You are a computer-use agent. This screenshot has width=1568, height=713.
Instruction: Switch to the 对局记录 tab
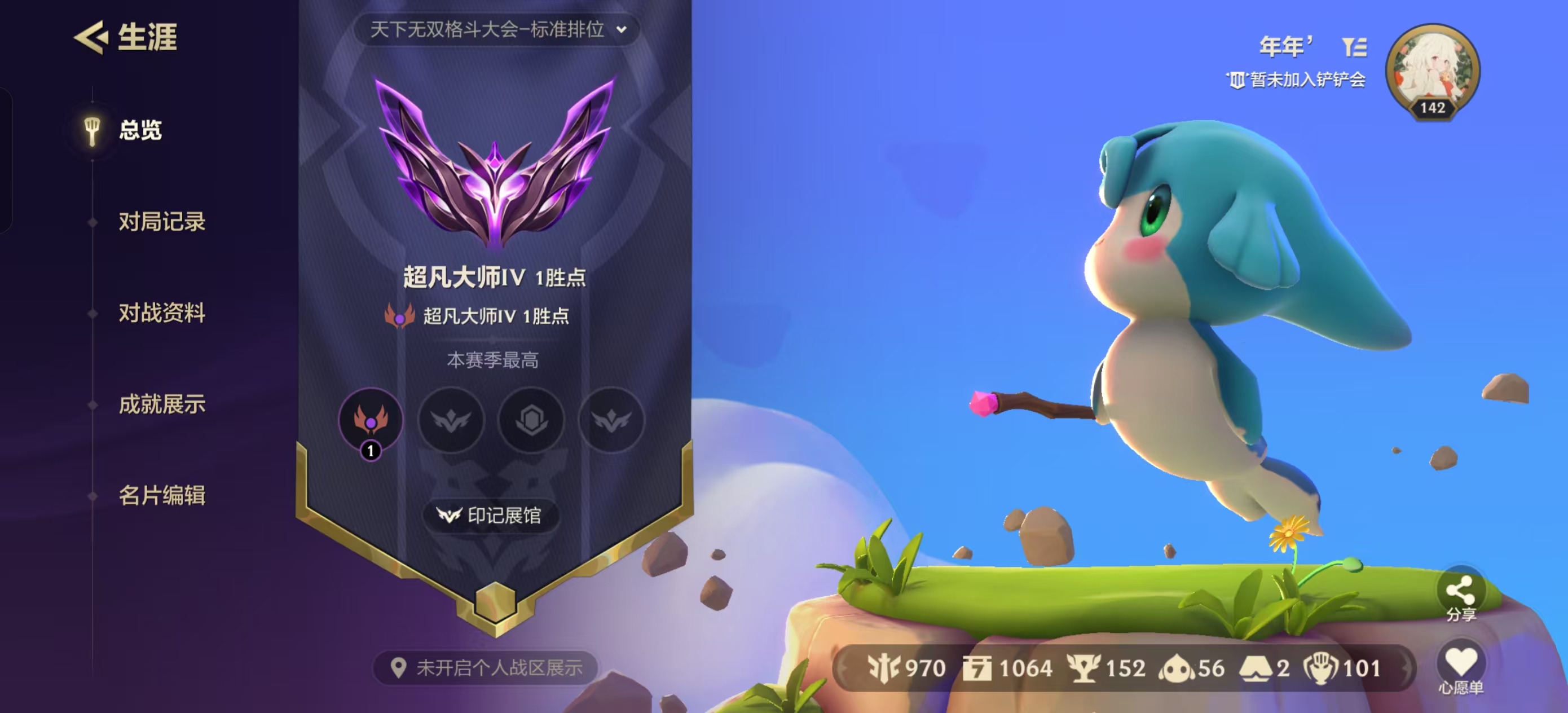(x=162, y=222)
